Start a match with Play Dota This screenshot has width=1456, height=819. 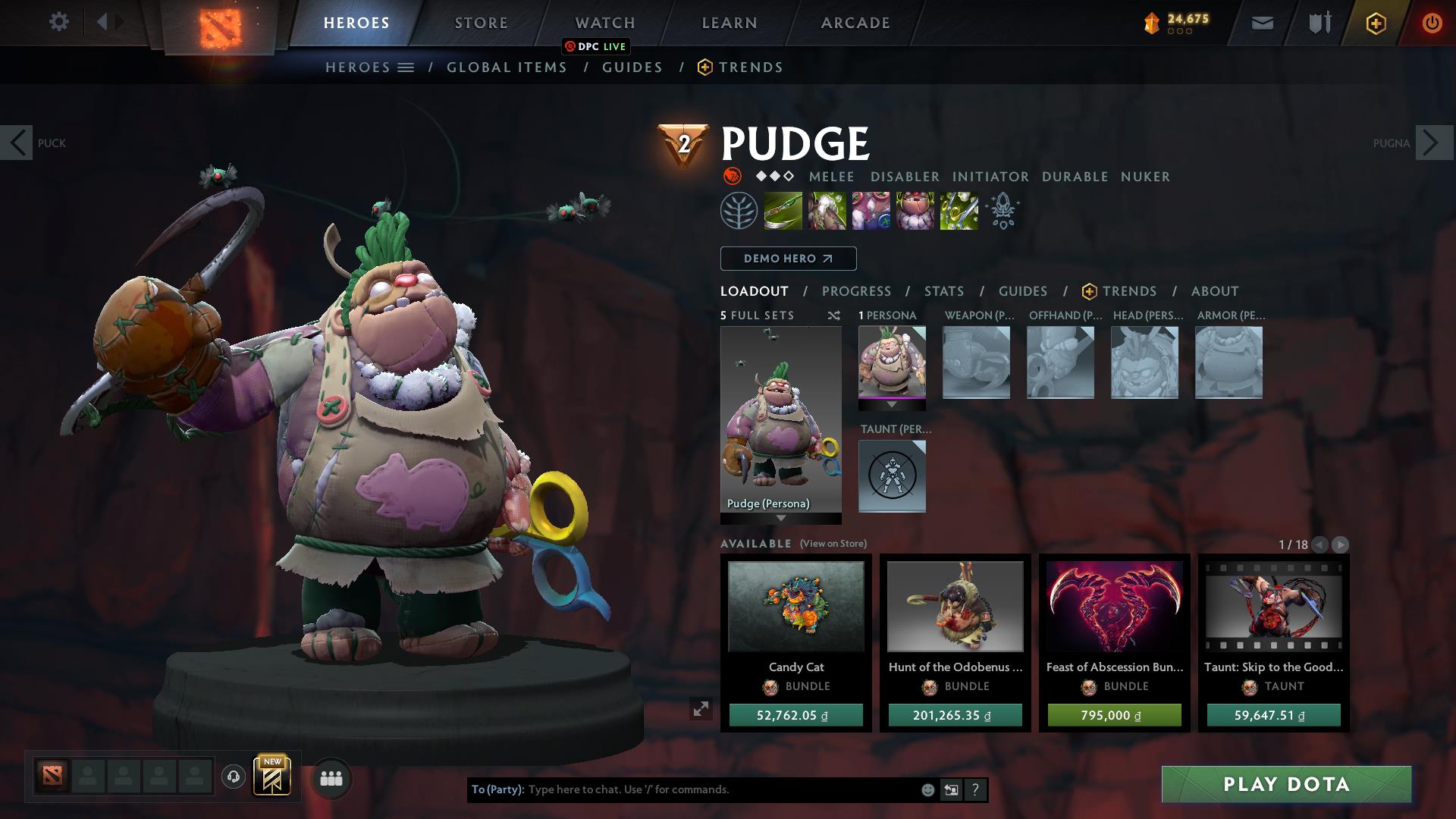coord(1286,784)
